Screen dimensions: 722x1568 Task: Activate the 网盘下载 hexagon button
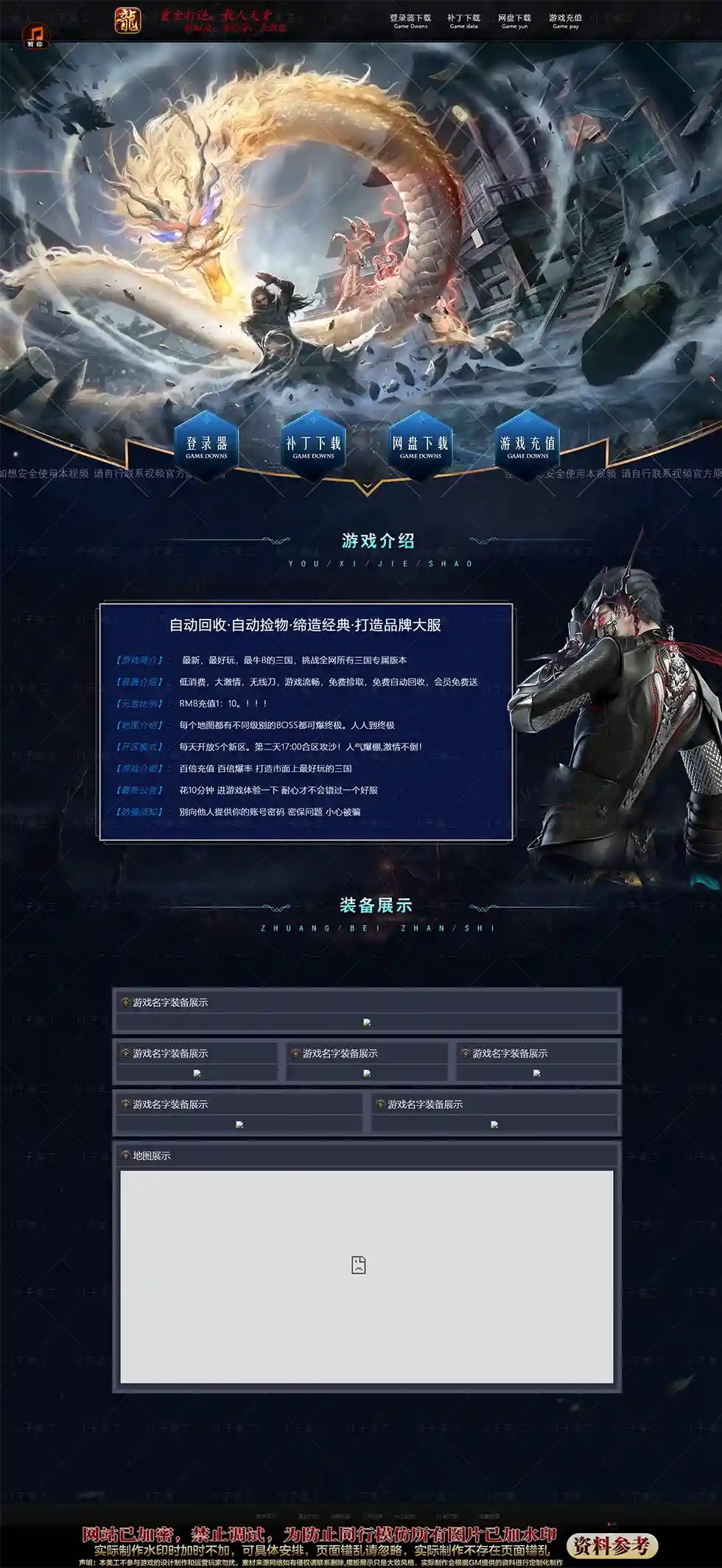(x=421, y=446)
